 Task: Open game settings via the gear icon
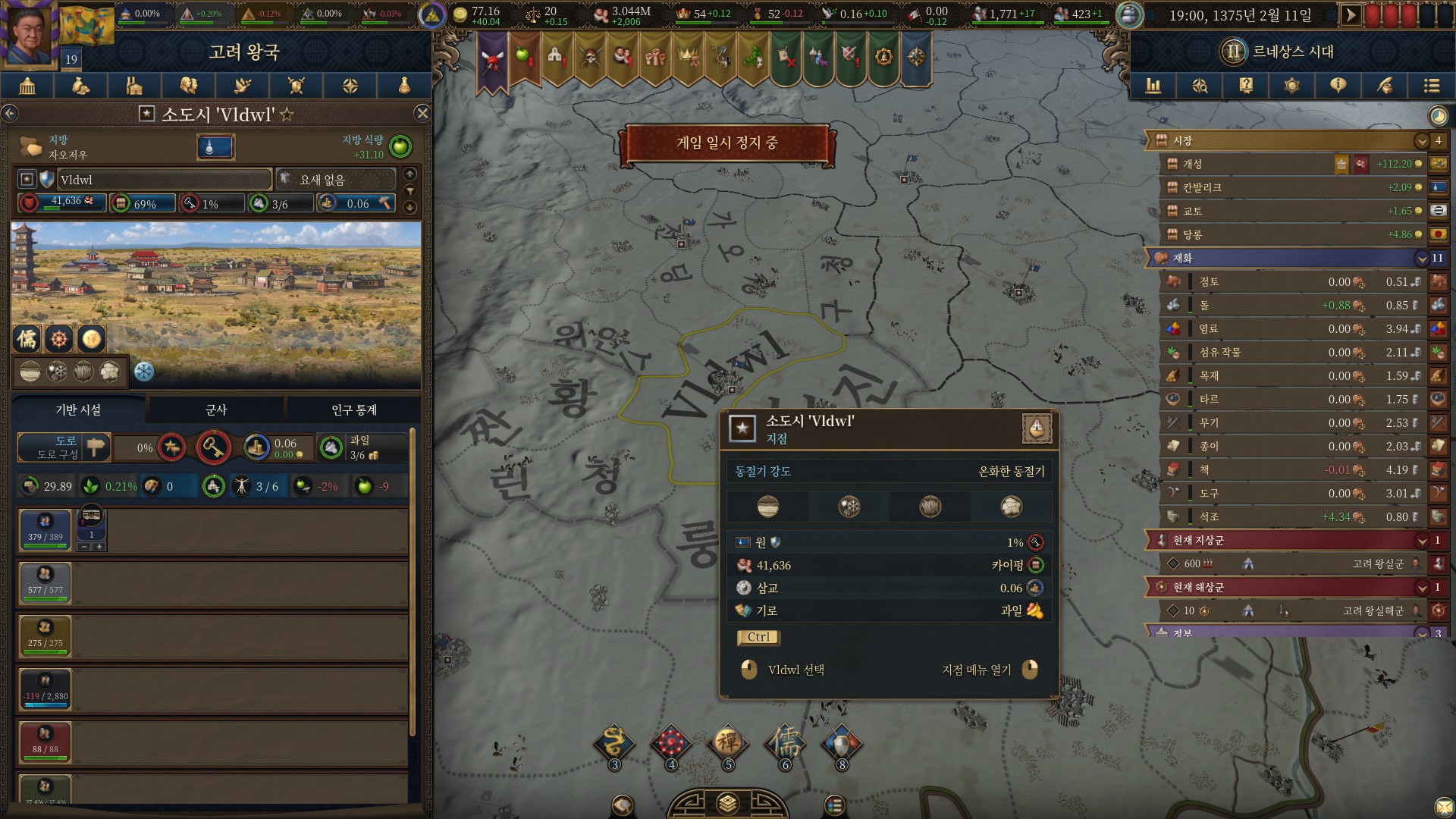tap(1291, 86)
